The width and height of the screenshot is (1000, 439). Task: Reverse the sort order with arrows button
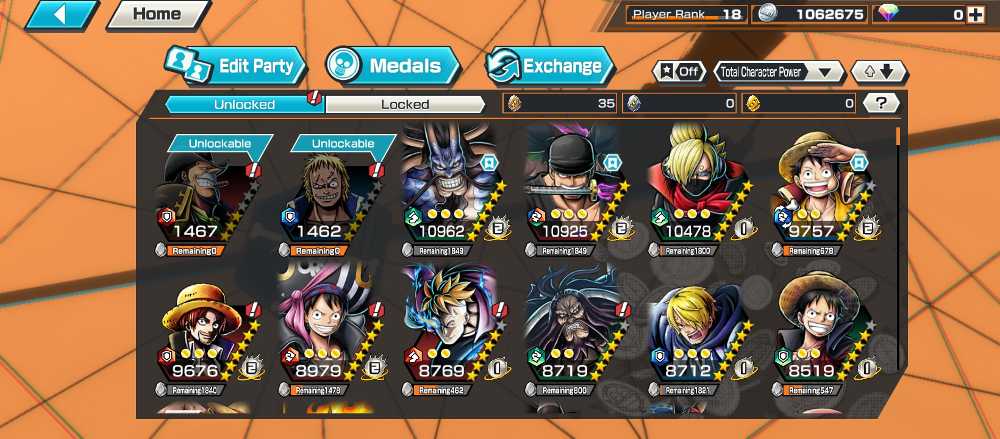pyautogui.click(x=878, y=72)
